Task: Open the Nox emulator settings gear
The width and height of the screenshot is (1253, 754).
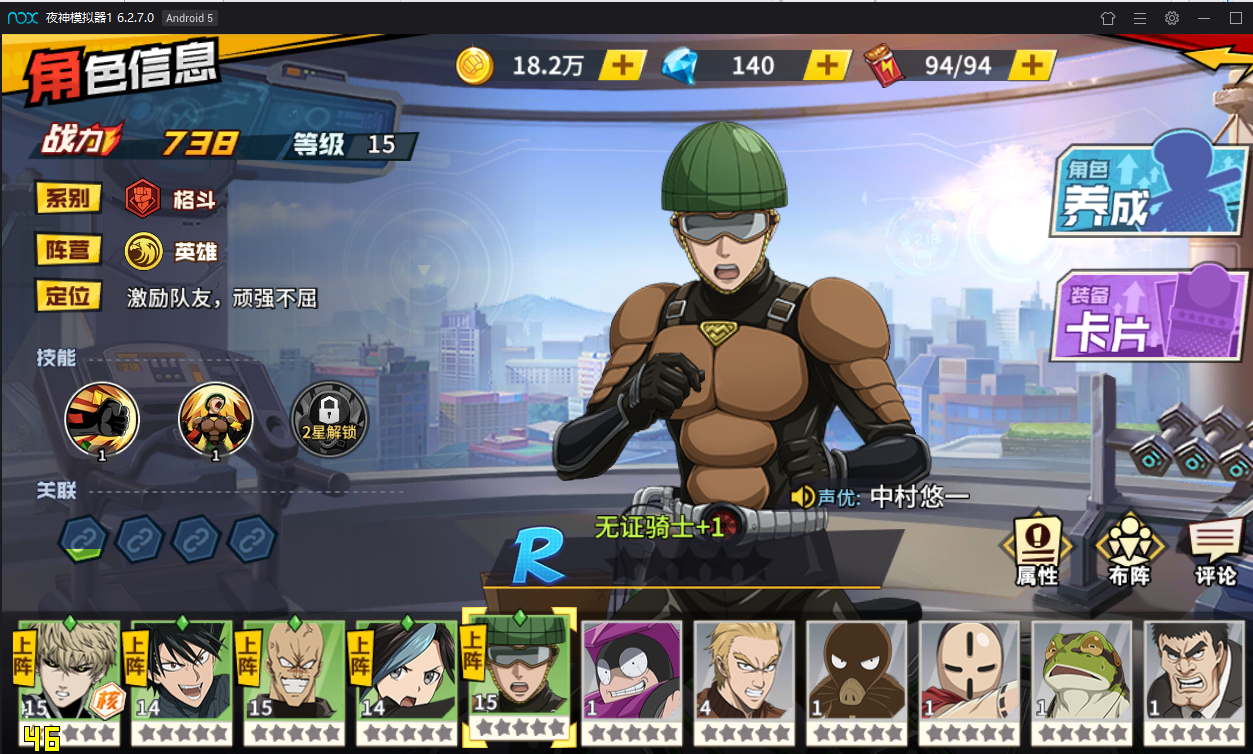Action: (1172, 18)
